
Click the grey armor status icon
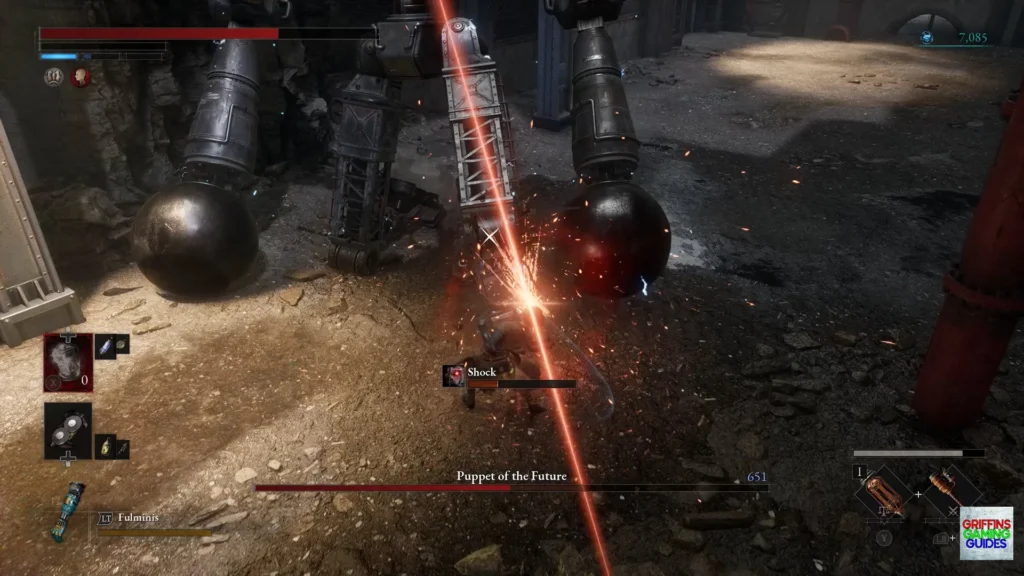[x=54, y=76]
